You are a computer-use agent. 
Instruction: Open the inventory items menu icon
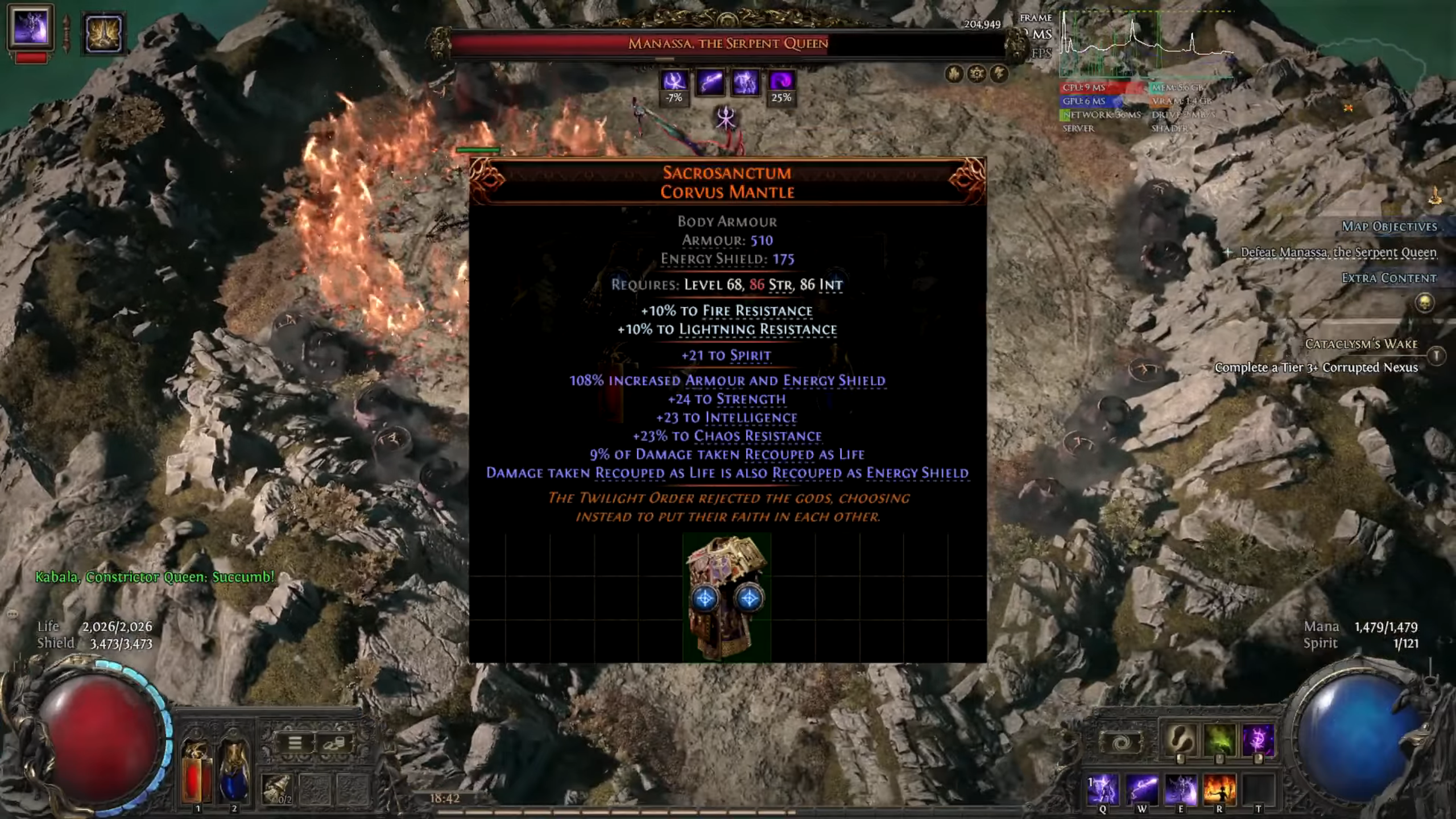tap(336, 743)
